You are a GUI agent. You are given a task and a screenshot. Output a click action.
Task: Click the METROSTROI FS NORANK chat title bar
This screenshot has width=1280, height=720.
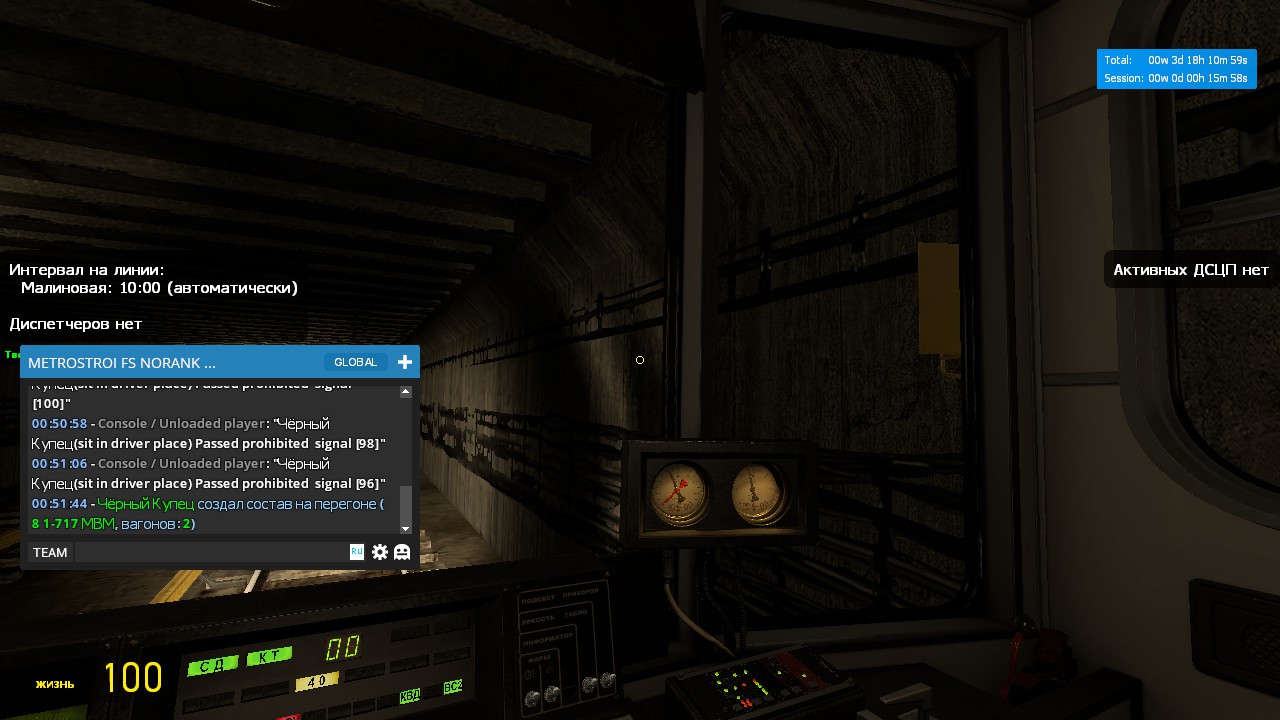pyautogui.click(x=150, y=362)
